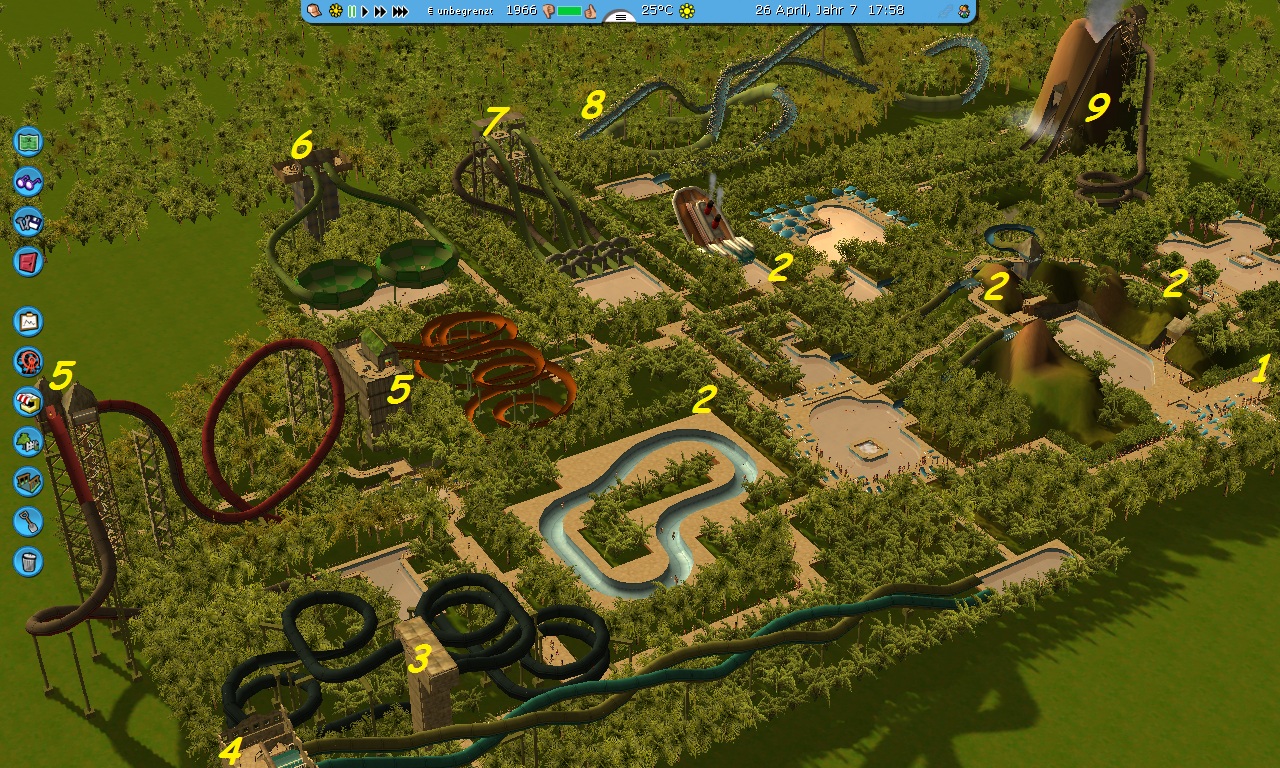
Task: Open the Ferris wheel rides menu
Action: pyautogui.click(x=28, y=361)
